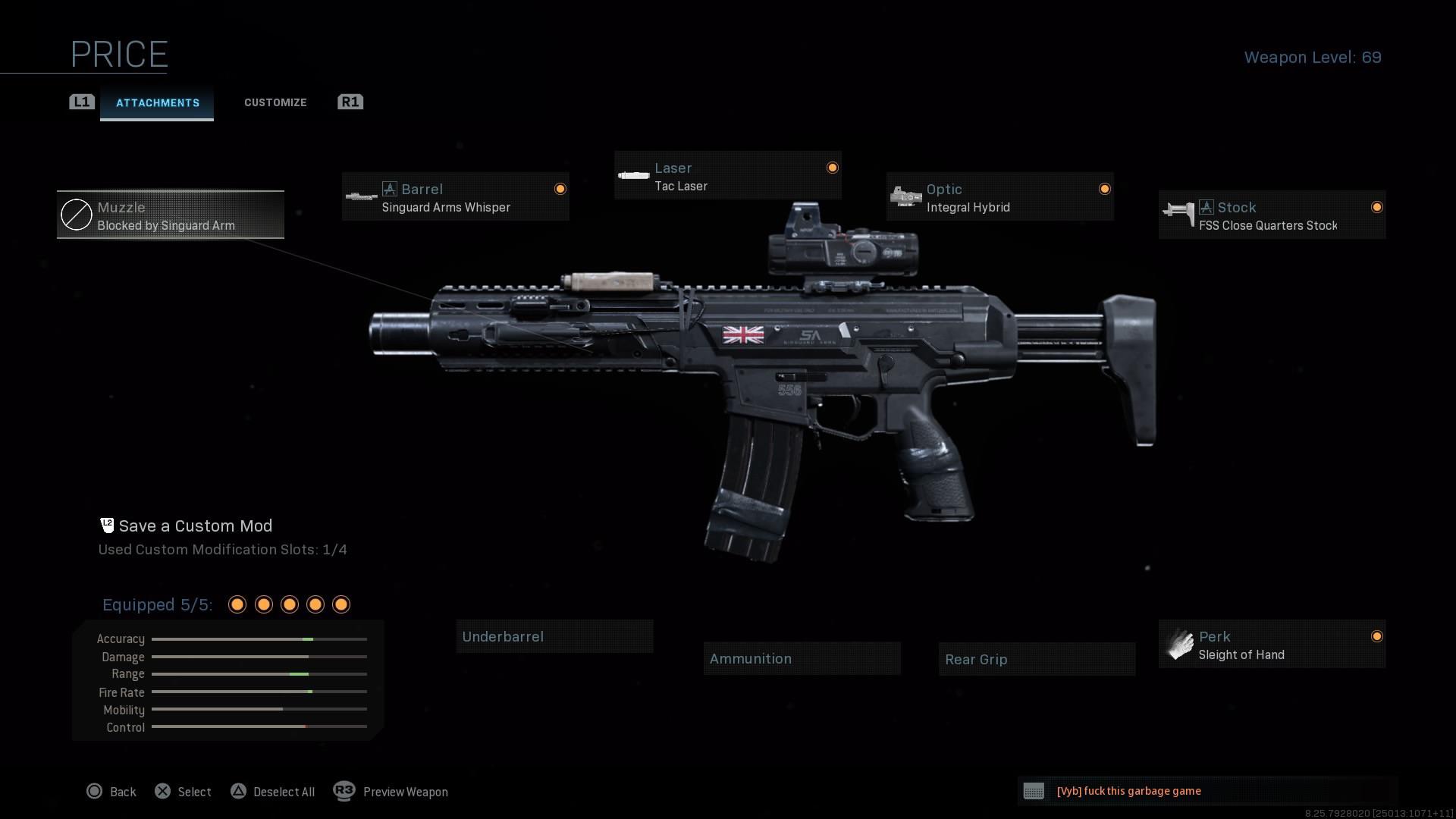Select the empty Ammunition slot

[802, 659]
